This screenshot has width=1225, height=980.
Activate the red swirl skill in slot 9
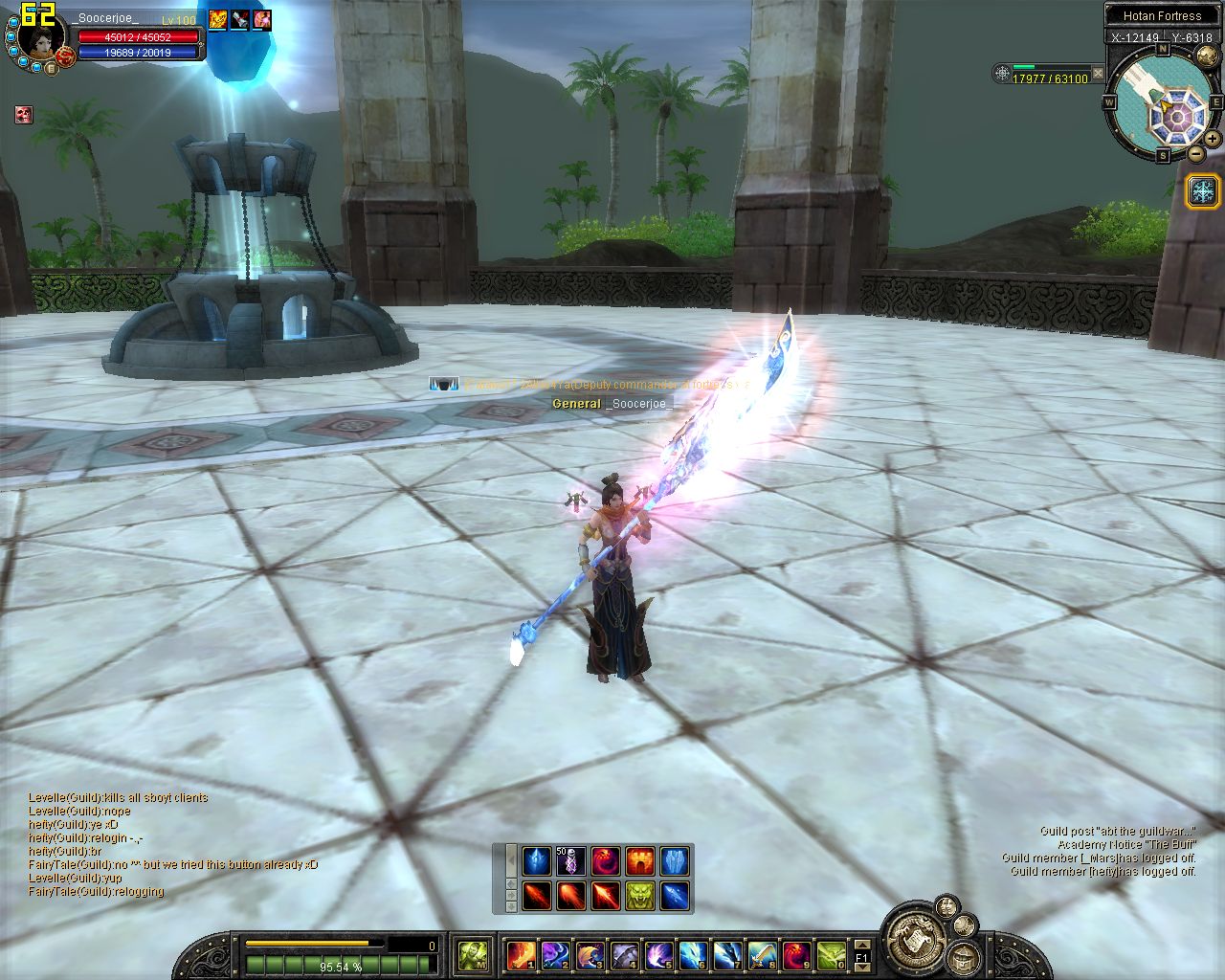tap(796, 953)
